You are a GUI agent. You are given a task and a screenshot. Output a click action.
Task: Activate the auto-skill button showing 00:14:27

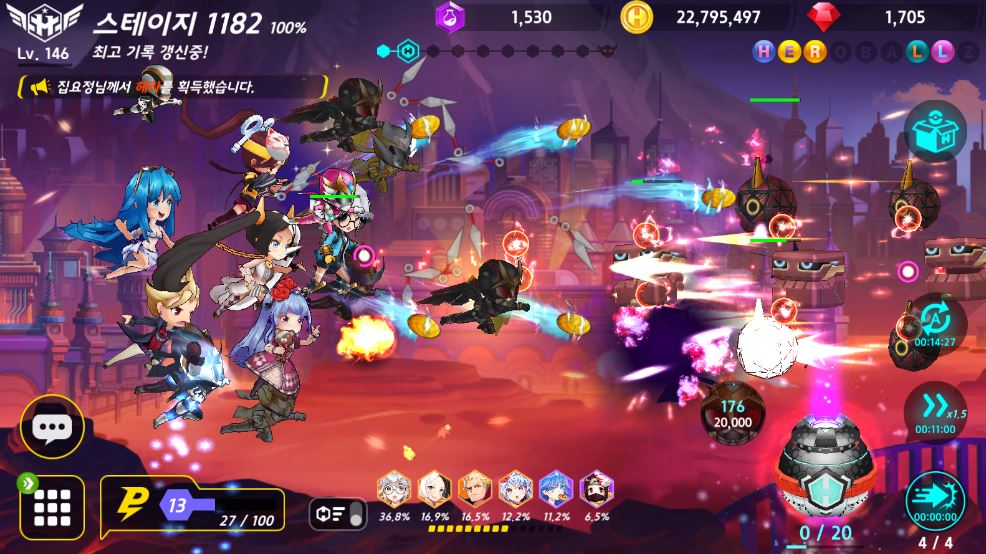coord(937,322)
